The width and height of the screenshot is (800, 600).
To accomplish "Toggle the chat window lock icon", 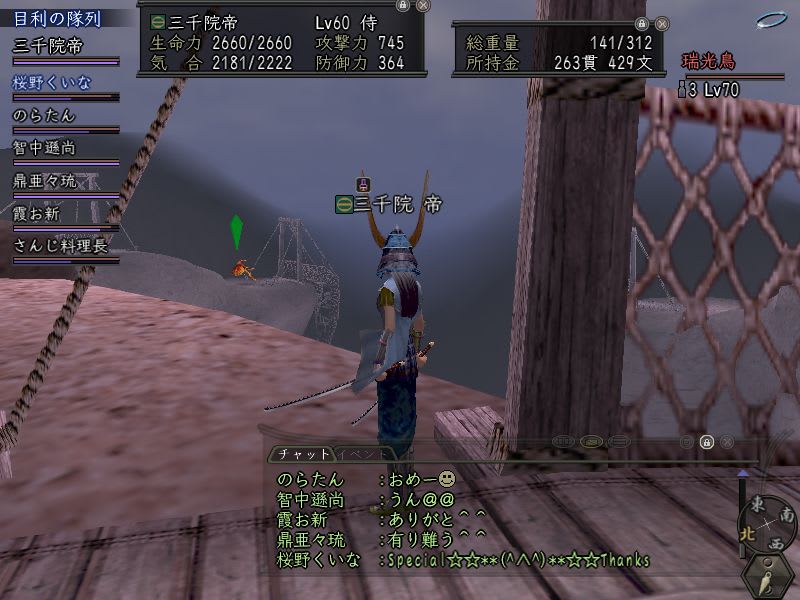I will (x=706, y=442).
